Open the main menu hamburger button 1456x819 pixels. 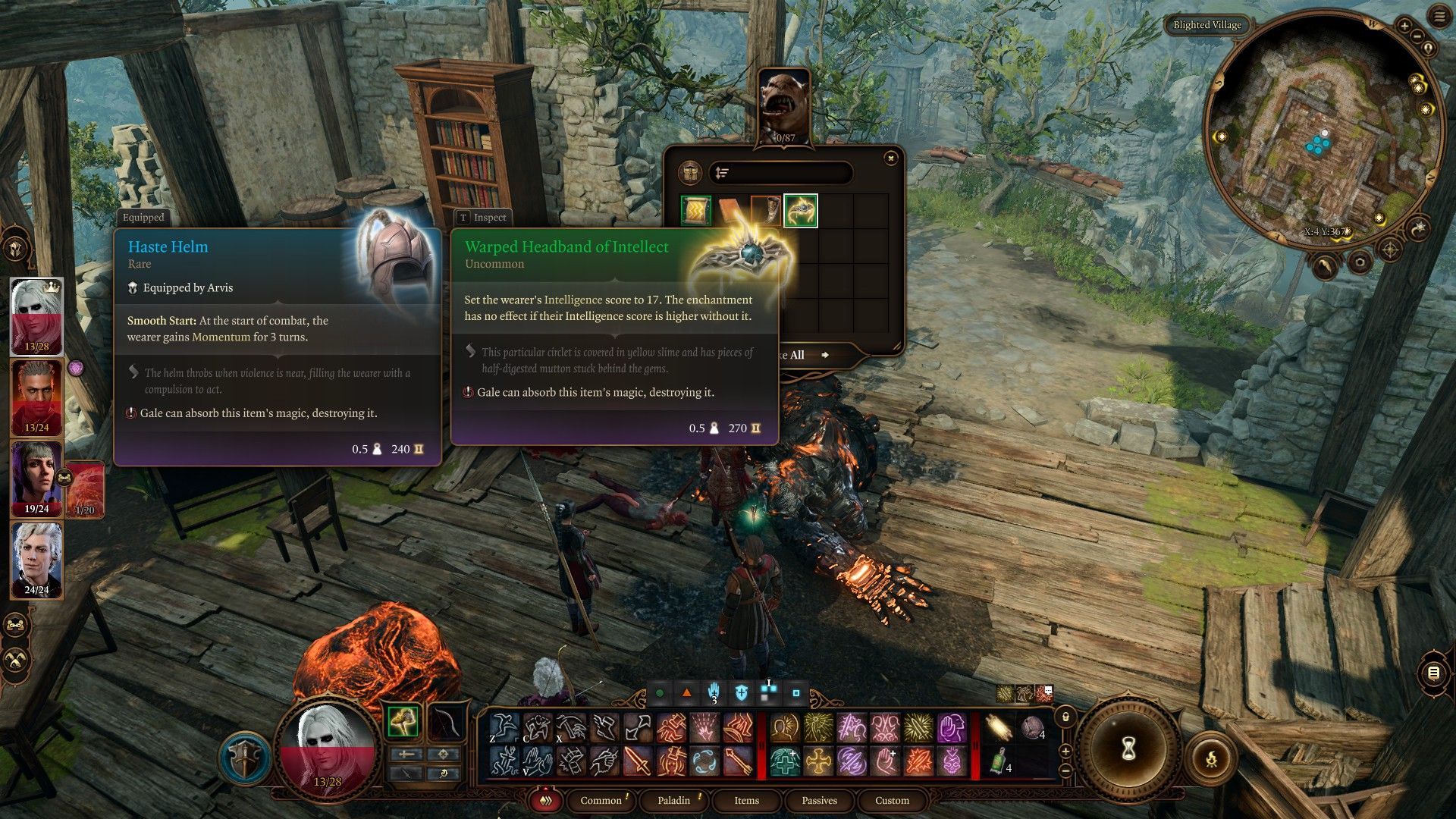1439,17
